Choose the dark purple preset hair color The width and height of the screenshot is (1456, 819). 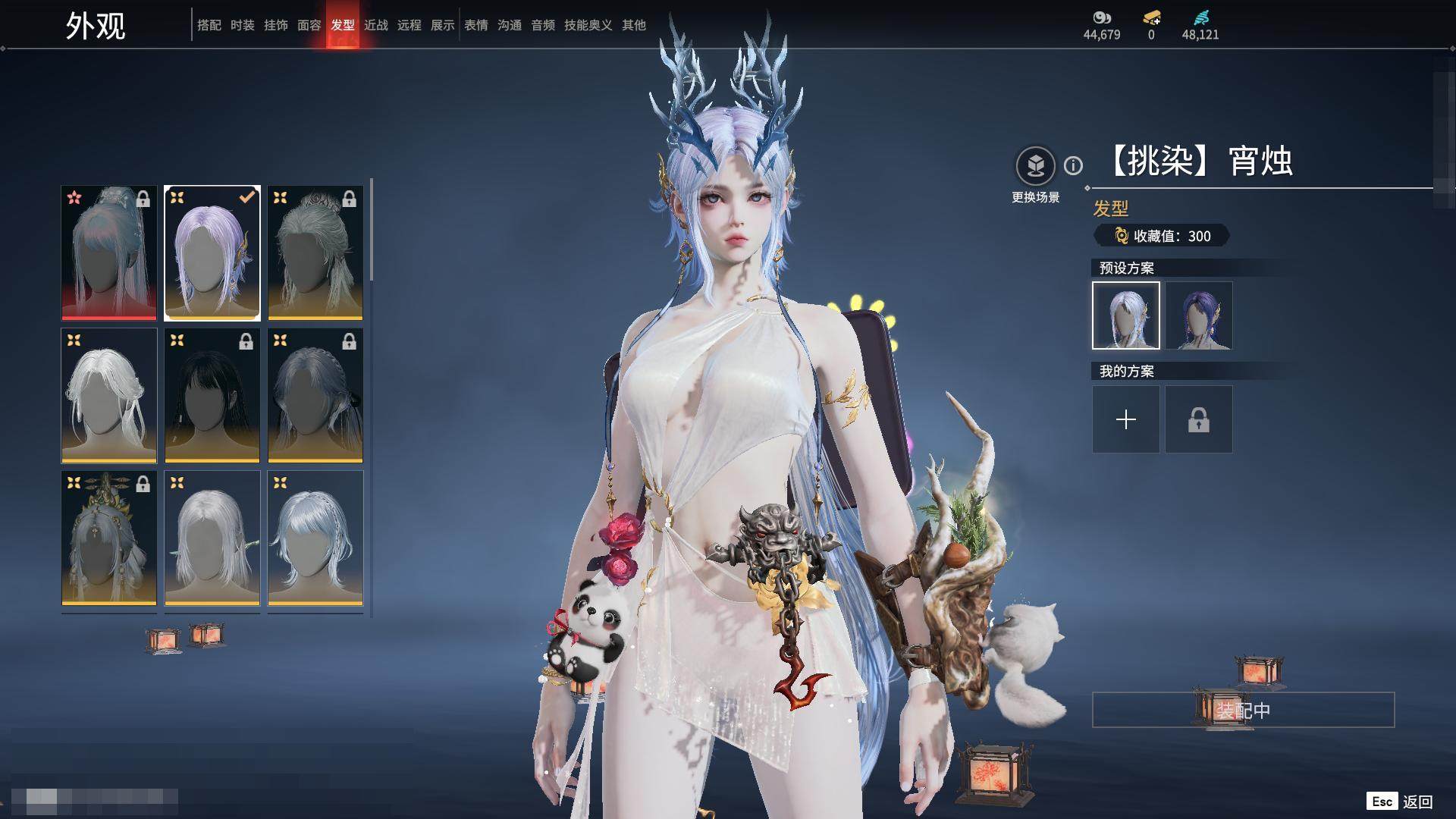[x=1198, y=315]
